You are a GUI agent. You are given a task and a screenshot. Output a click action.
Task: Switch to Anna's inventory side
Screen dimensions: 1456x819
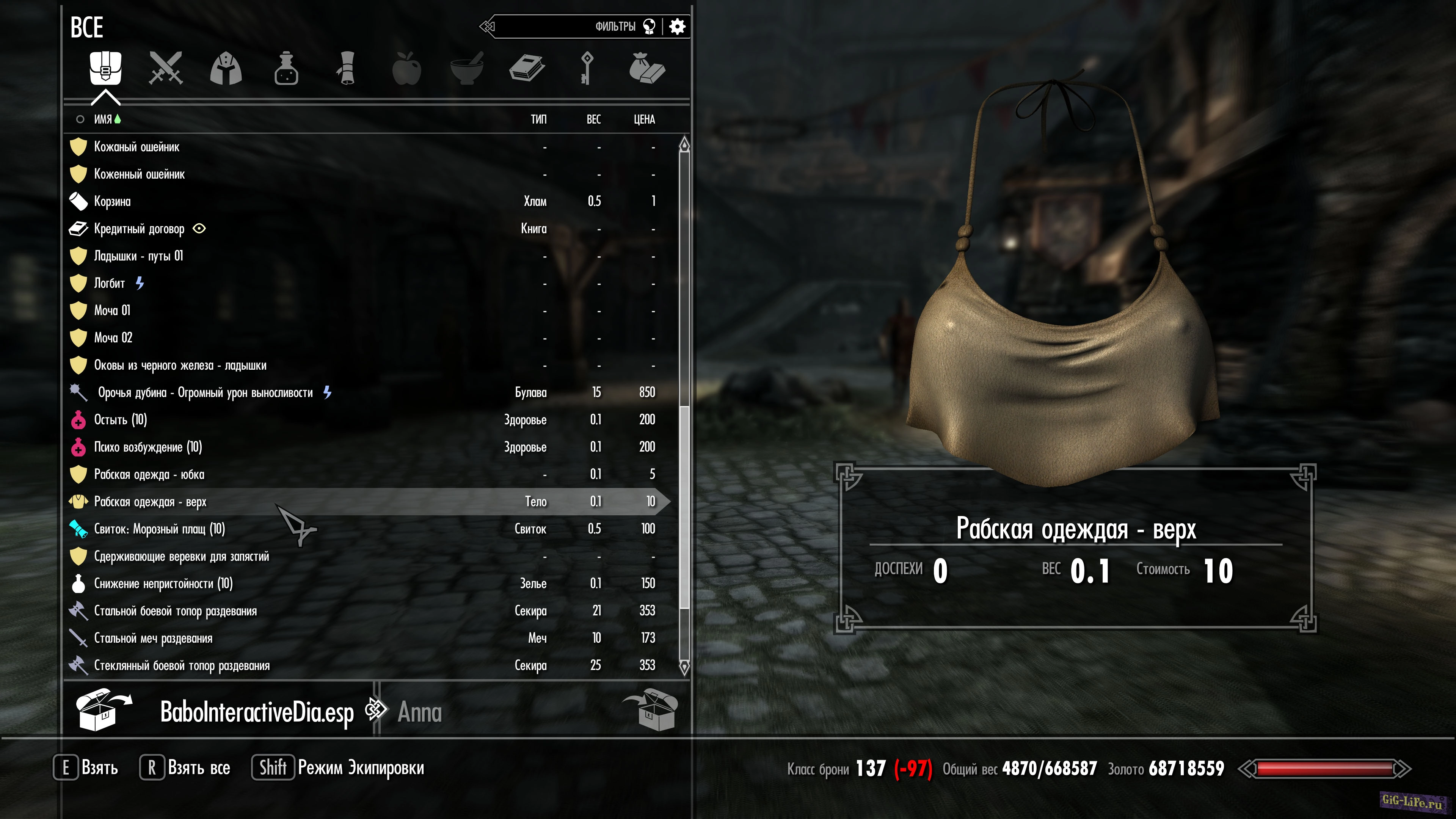419,712
